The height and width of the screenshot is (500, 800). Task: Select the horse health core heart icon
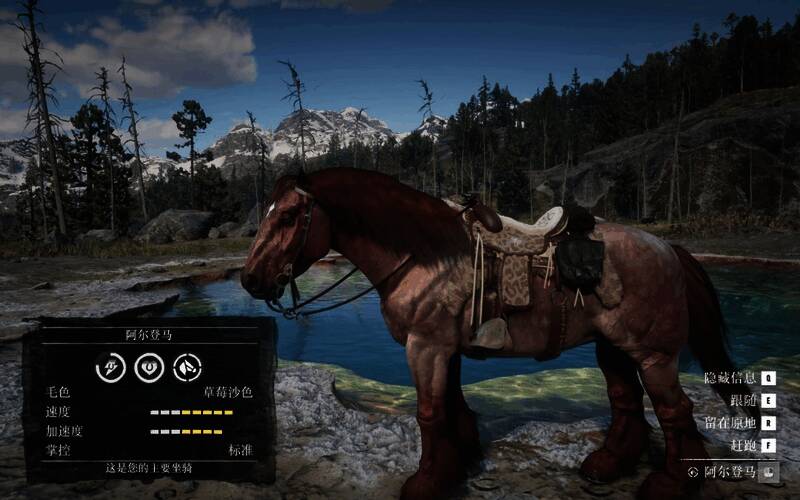[x=149, y=367]
